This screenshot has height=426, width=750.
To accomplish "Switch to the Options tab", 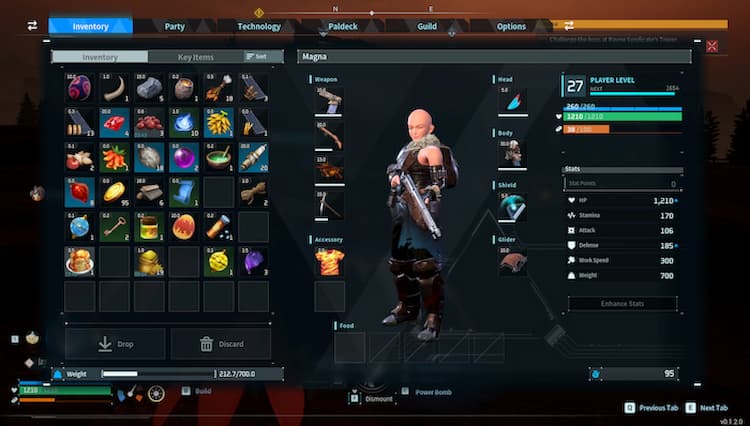I will pyautogui.click(x=511, y=26).
